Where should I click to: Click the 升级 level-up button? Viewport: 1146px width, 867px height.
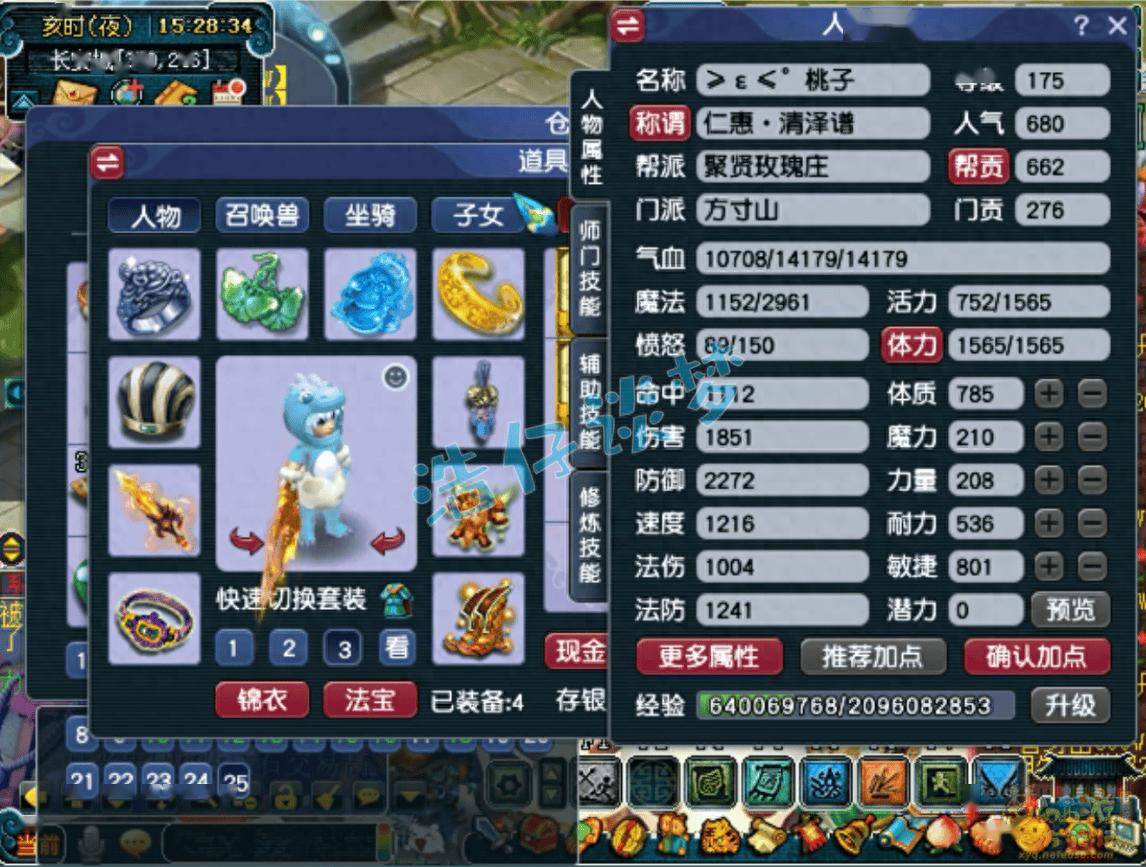click(x=1070, y=704)
